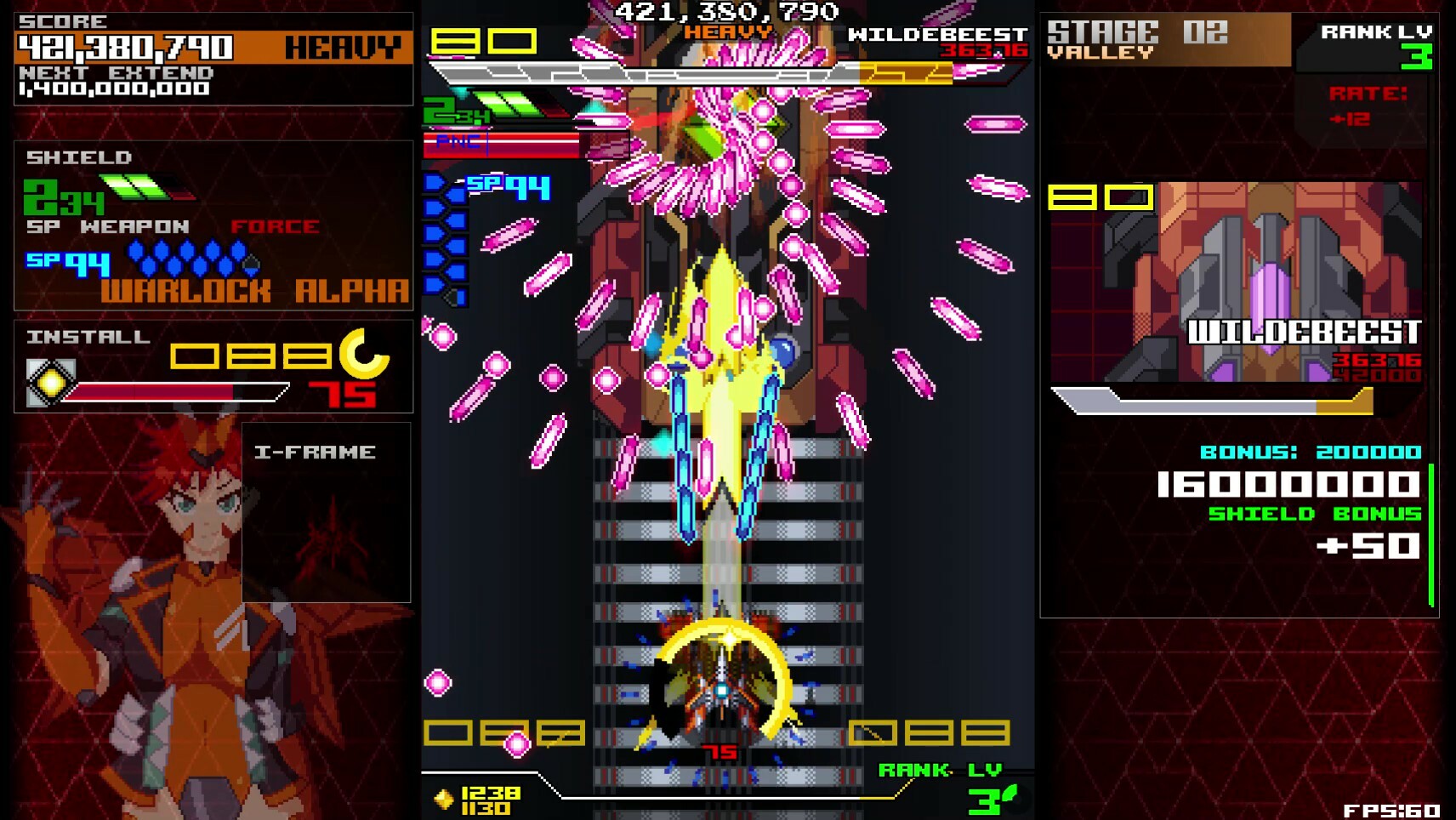
Task: Expand the SHIELD panel
Action: 78,157
